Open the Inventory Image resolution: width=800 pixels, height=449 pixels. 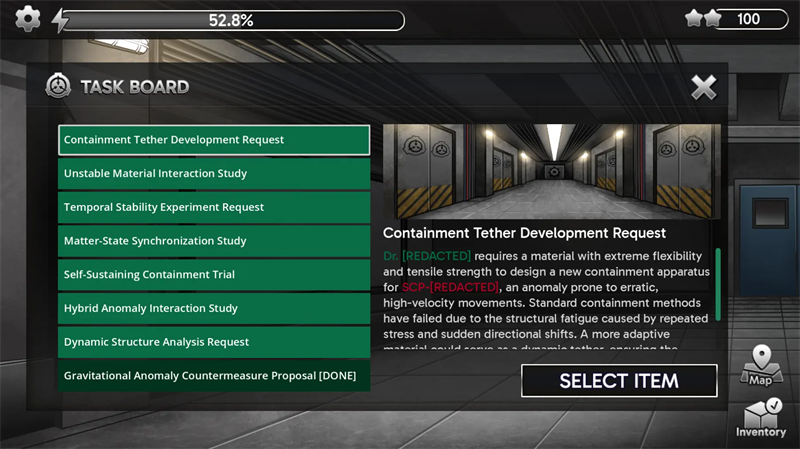761,417
